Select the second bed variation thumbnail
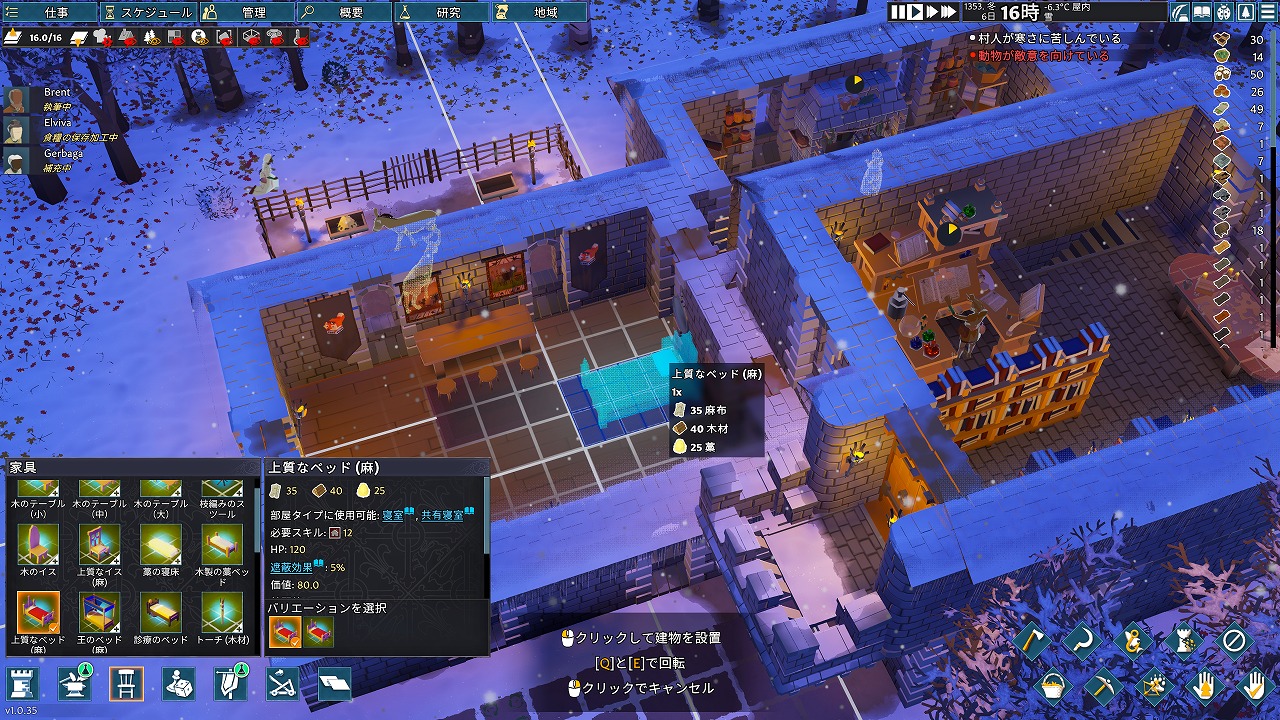 [x=319, y=632]
